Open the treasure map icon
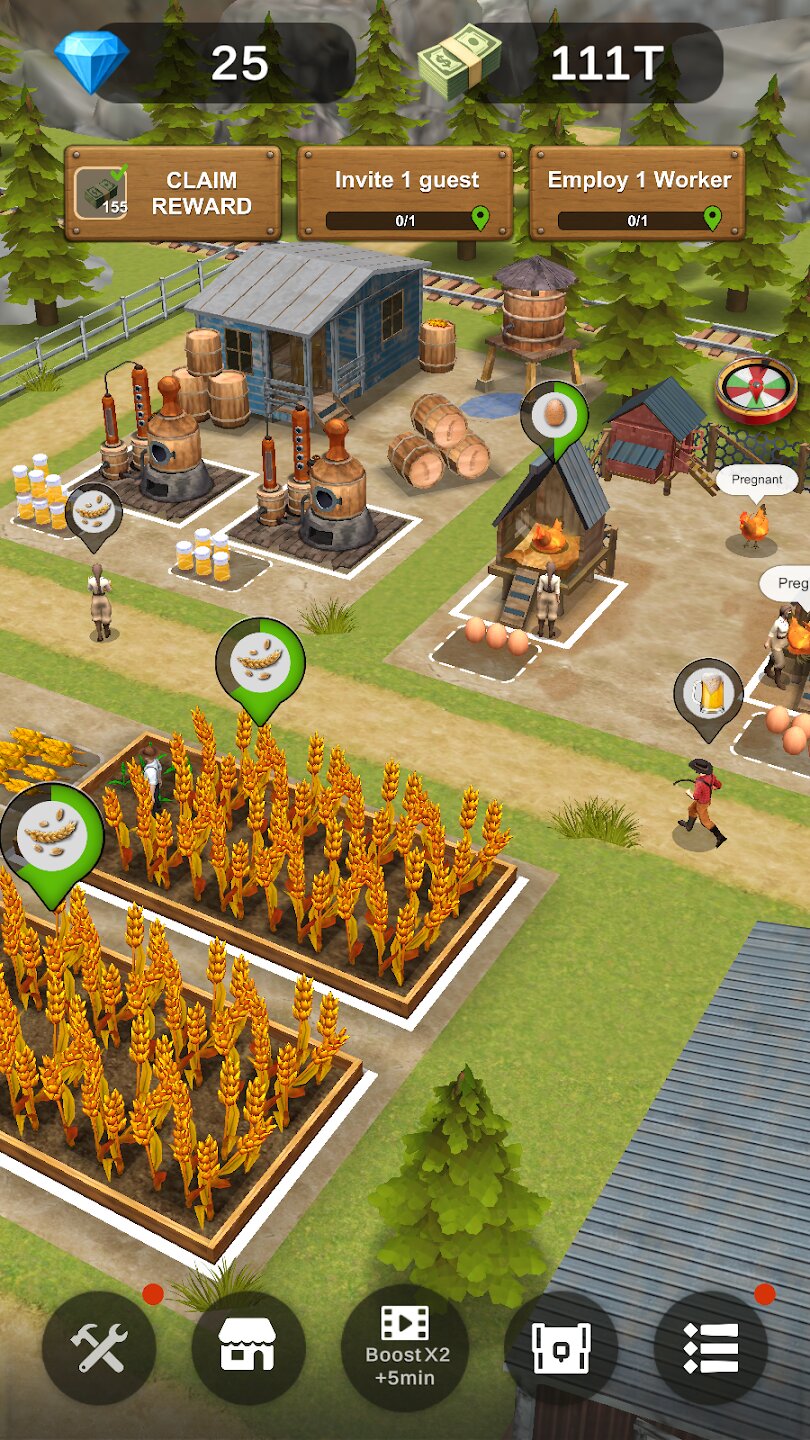The image size is (810, 1440). click(x=561, y=1347)
